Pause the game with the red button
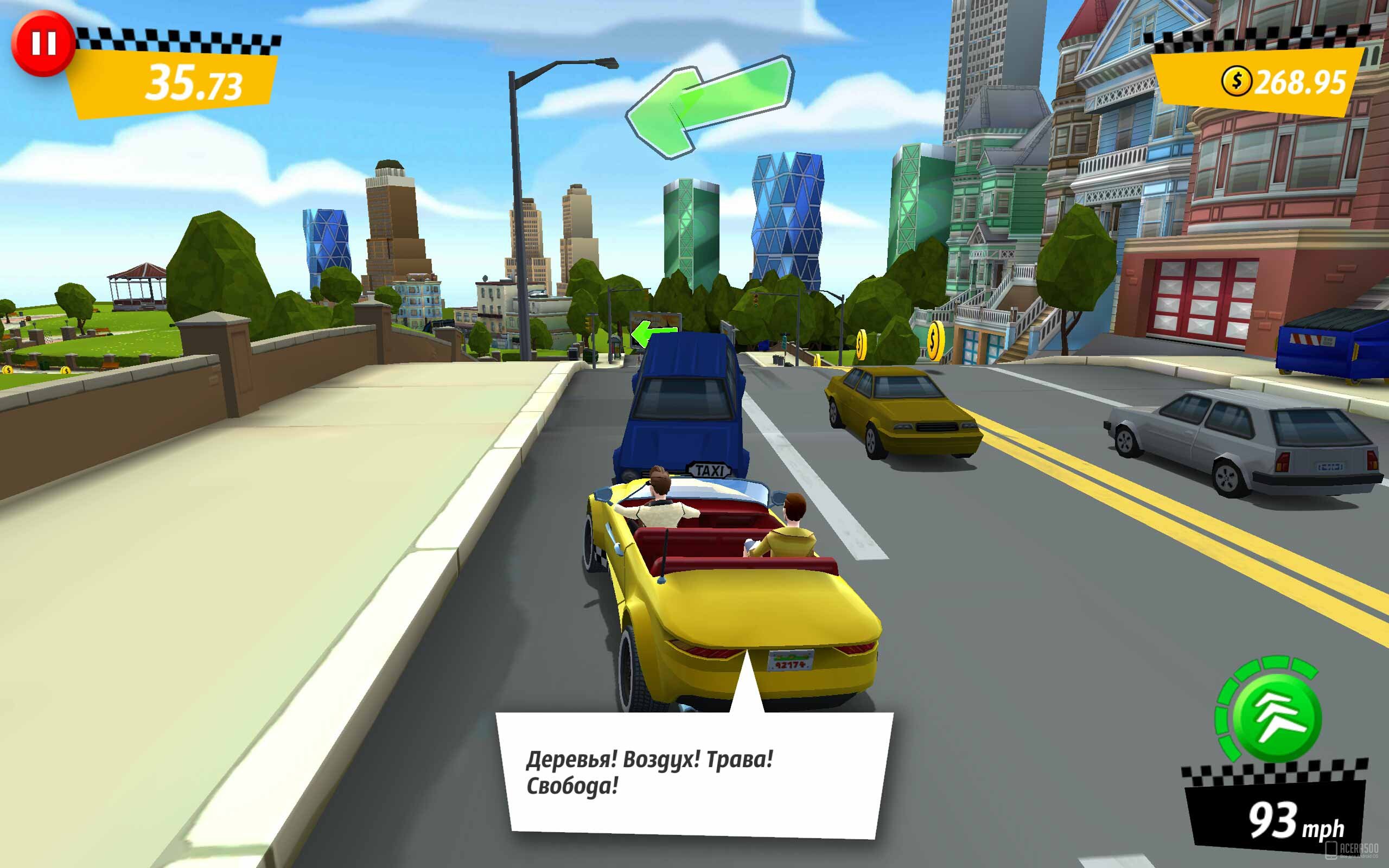The image size is (1389, 868). pyautogui.click(x=43, y=43)
